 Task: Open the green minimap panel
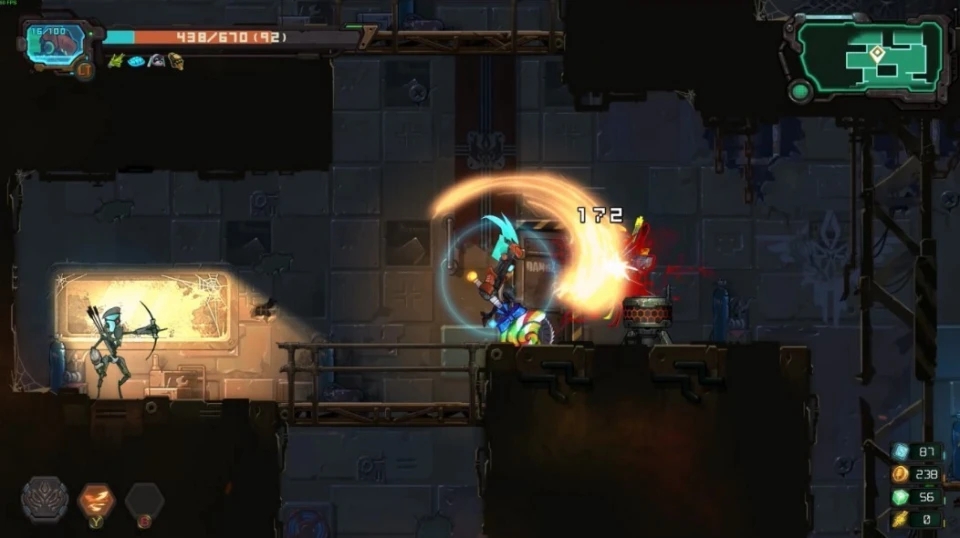[x=870, y=56]
